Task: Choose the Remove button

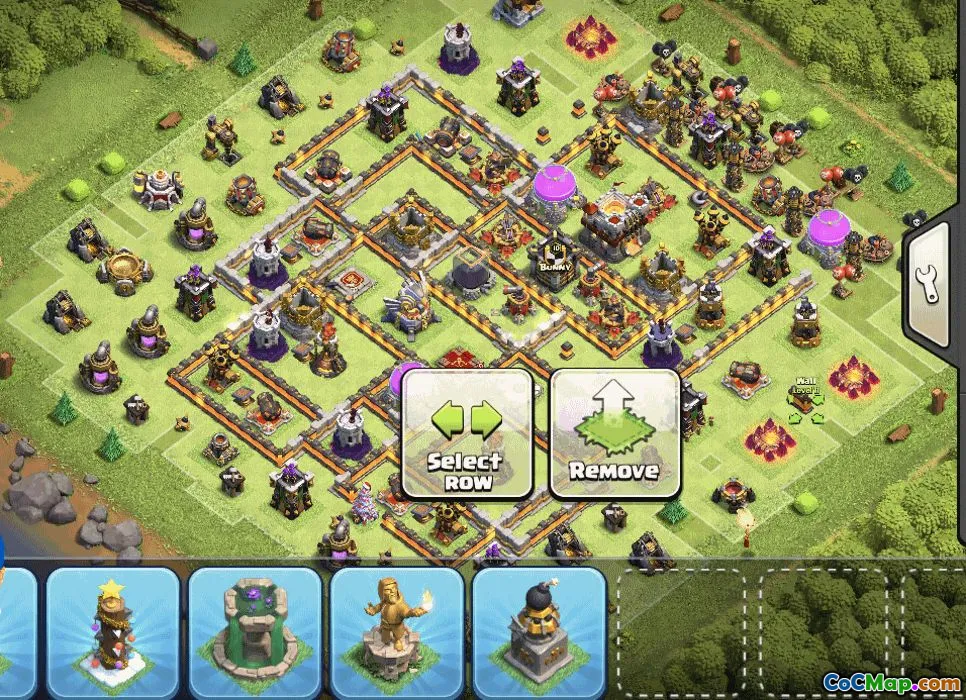Action: [x=615, y=433]
